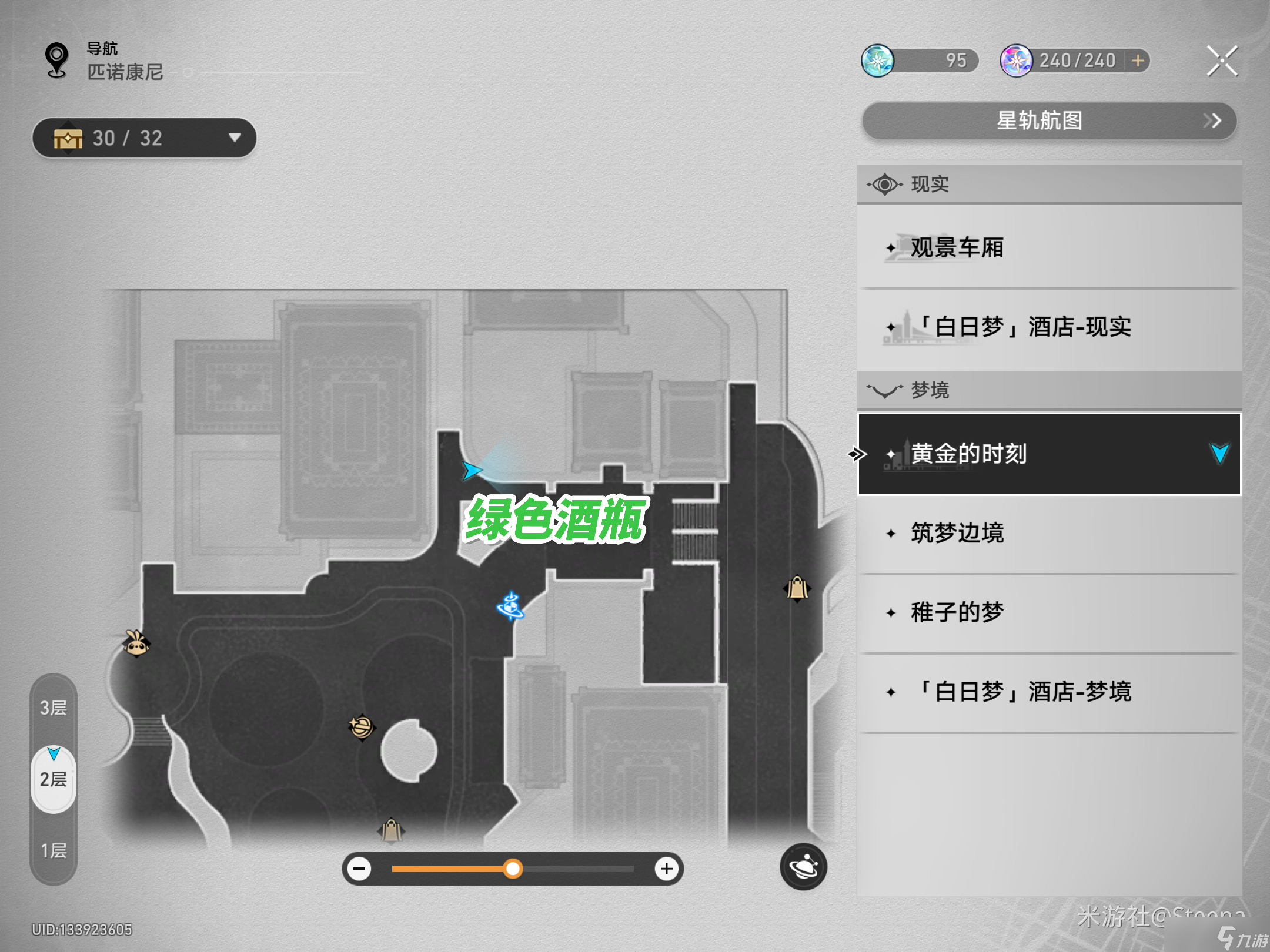
Task: Open the 星轨航图 star rail map
Action: point(1049,121)
